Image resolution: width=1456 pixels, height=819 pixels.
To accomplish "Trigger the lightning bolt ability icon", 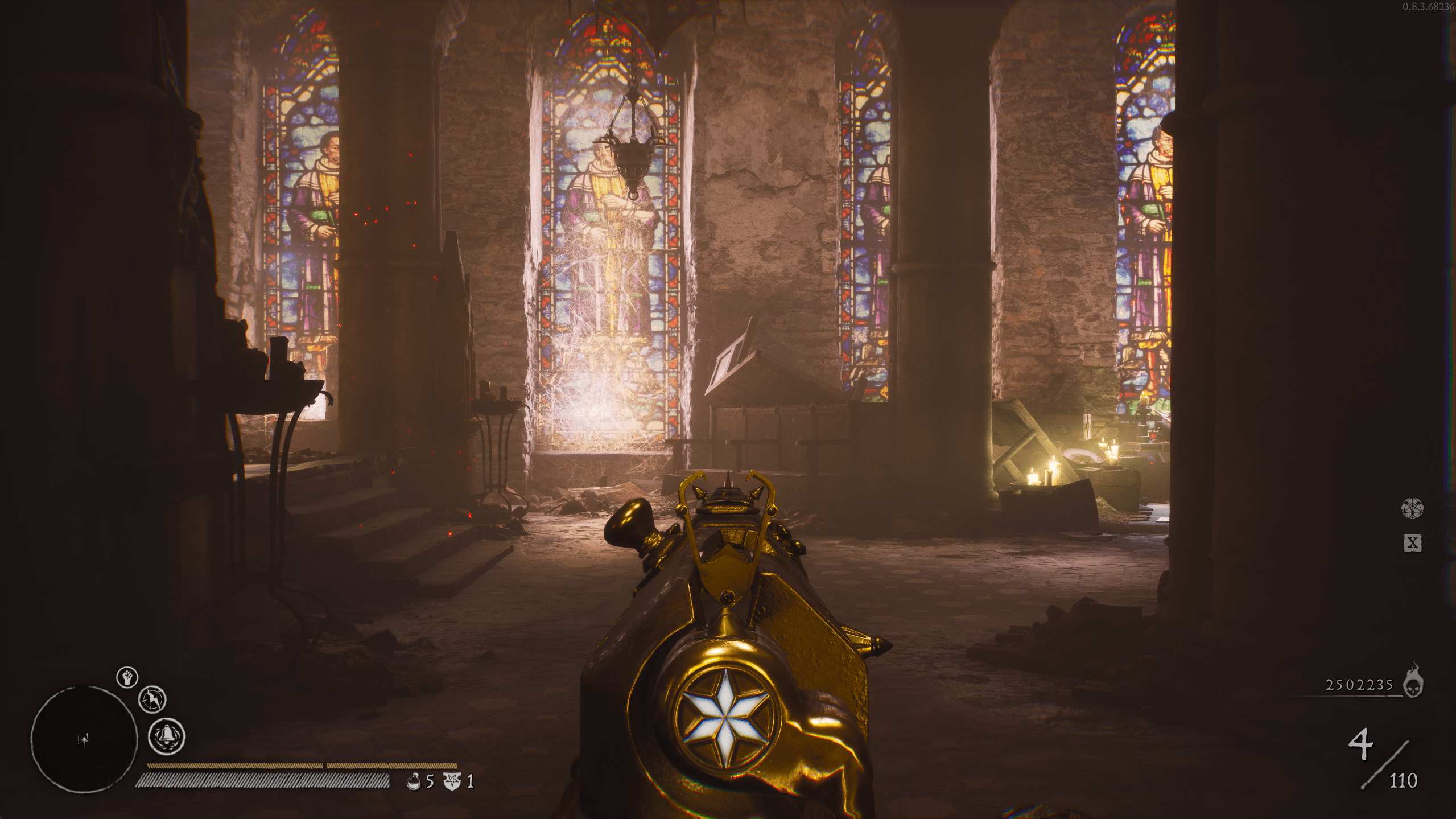I will coord(152,698).
